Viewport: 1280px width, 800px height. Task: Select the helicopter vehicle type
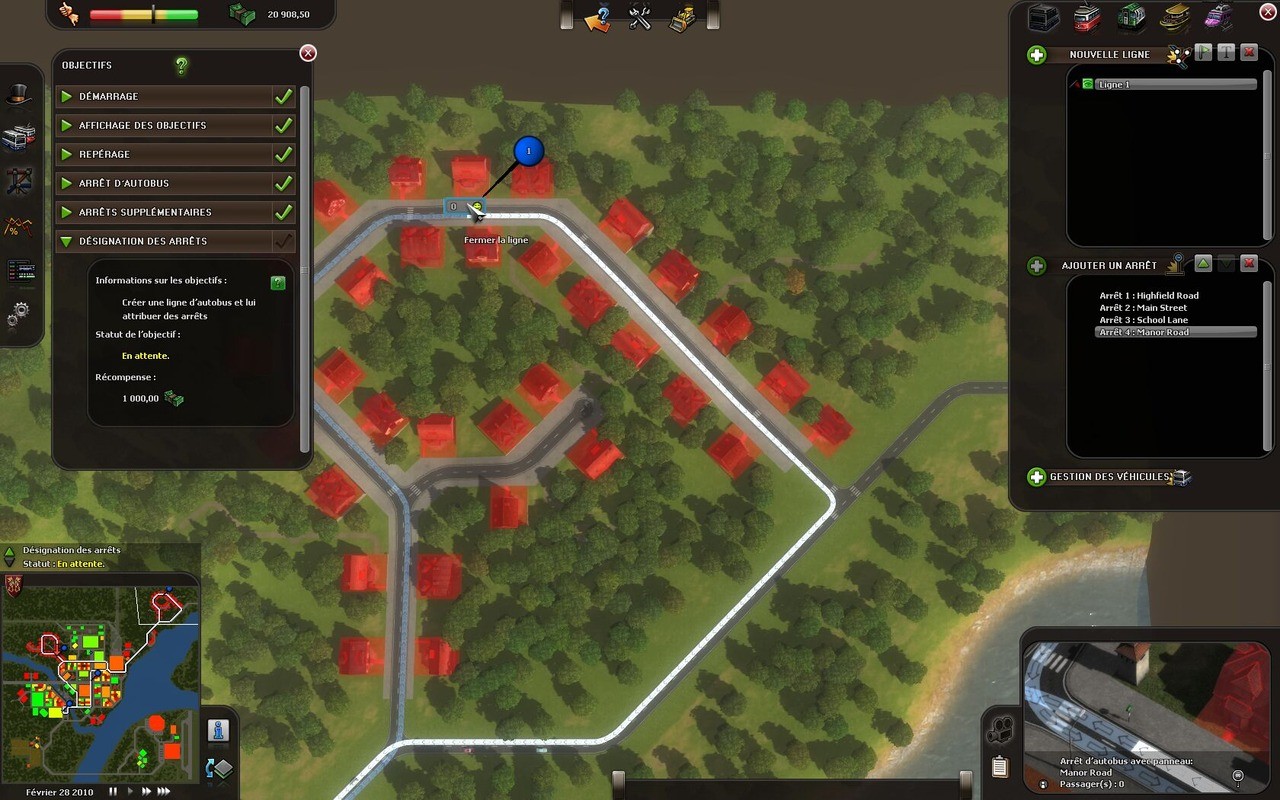click(1218, 17)
